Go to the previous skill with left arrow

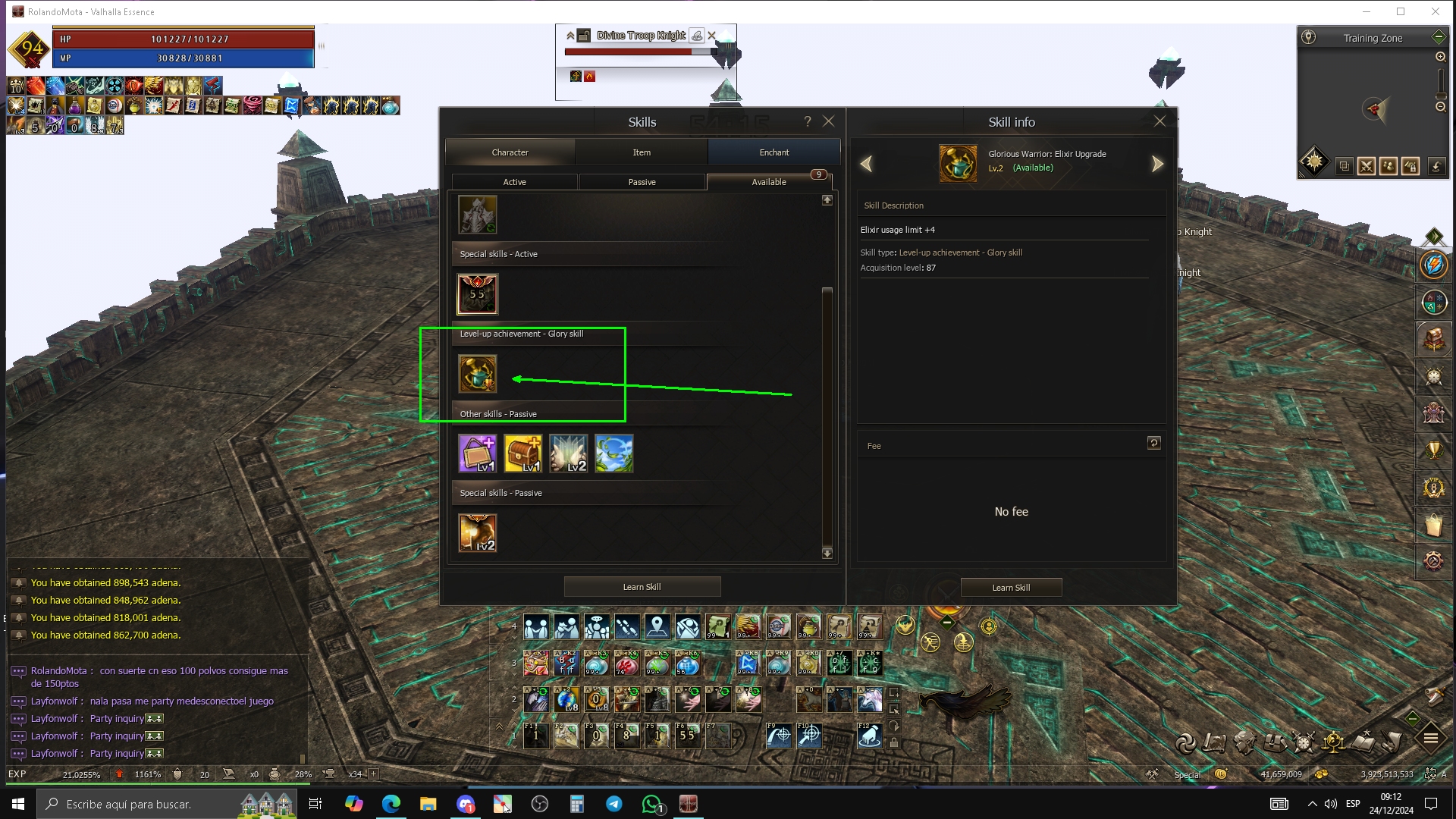[866, 164]
